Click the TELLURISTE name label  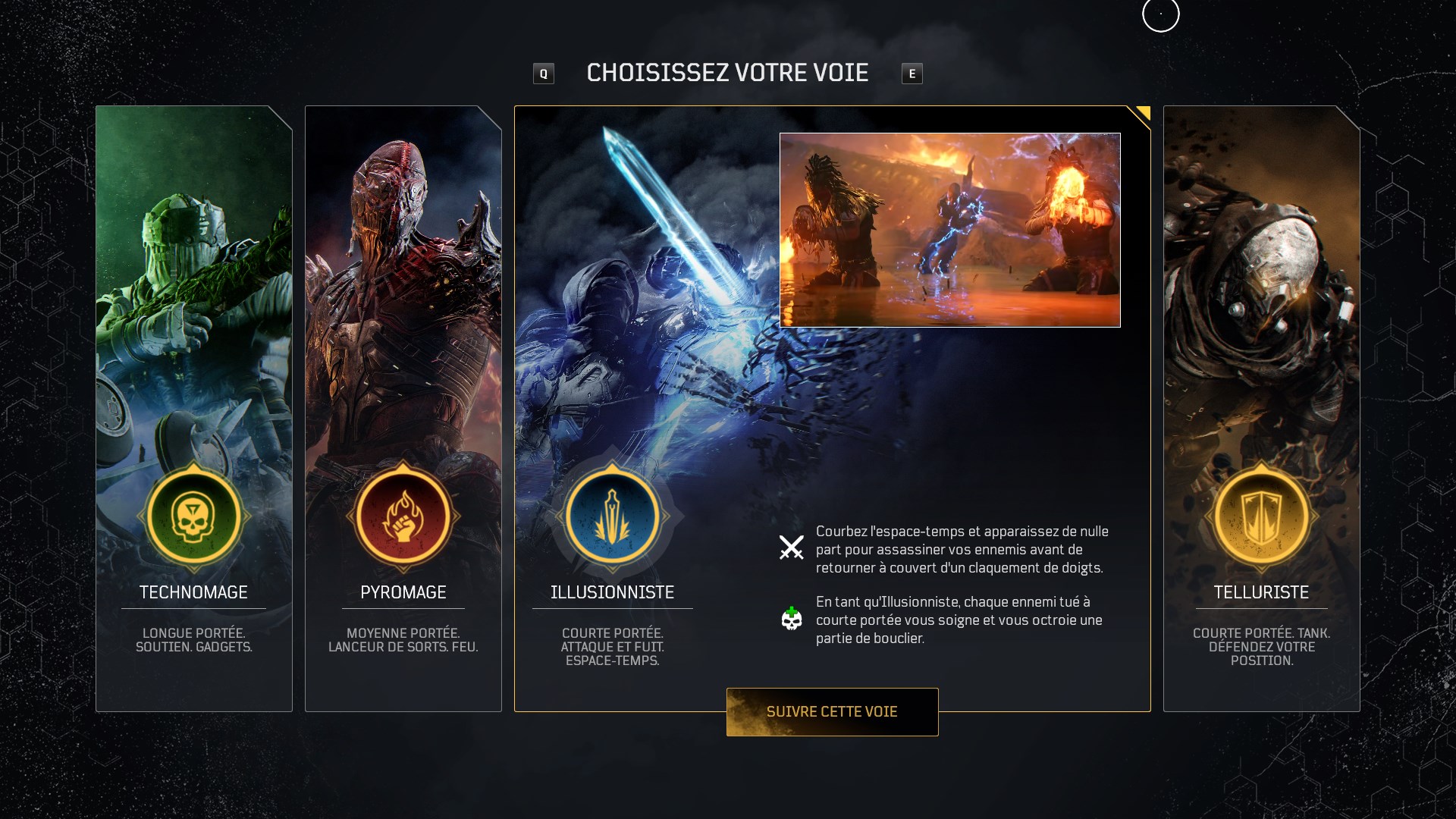(x=1262, y=592)
